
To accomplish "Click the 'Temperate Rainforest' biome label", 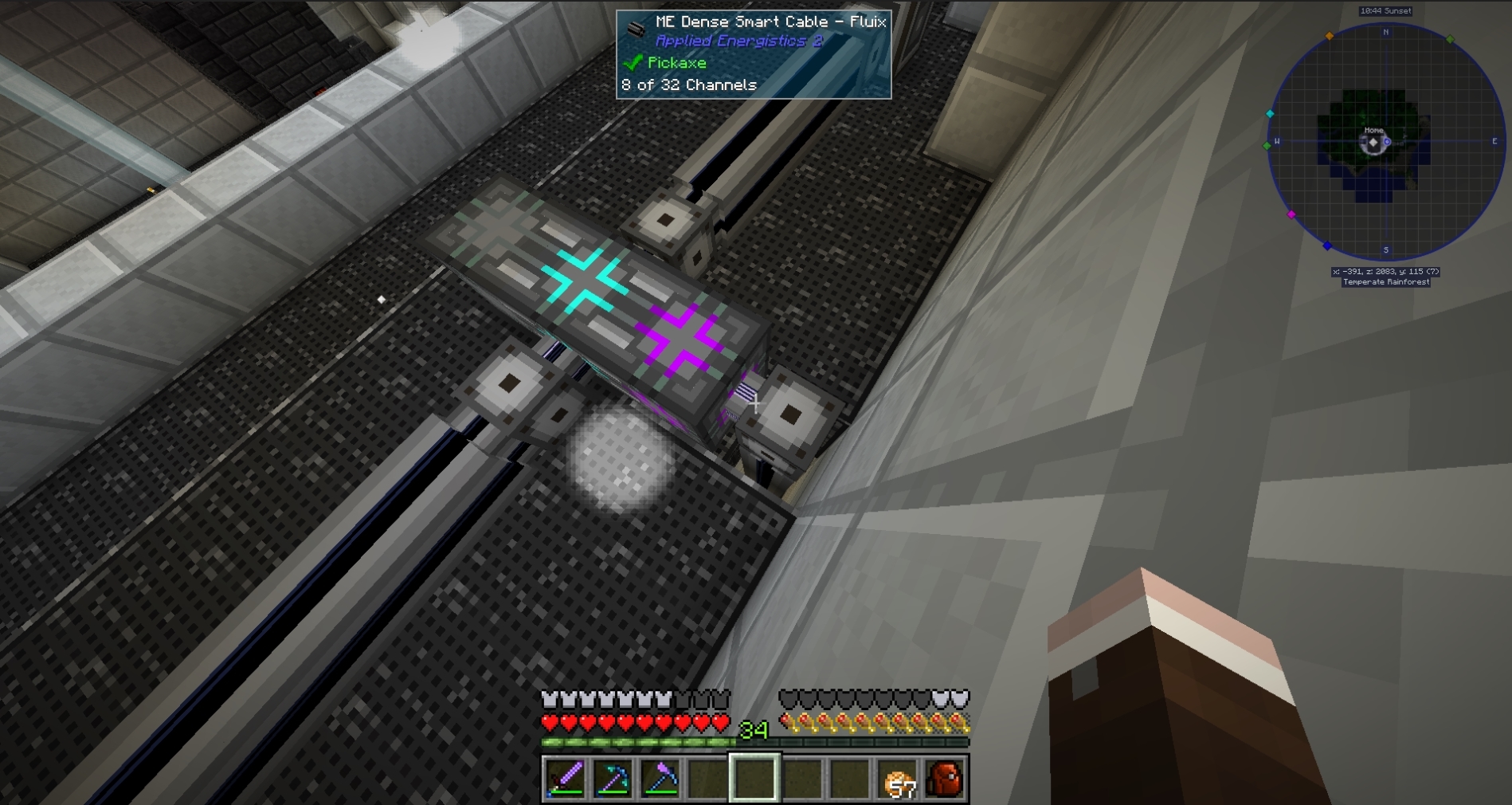I will pos(1385,282).
